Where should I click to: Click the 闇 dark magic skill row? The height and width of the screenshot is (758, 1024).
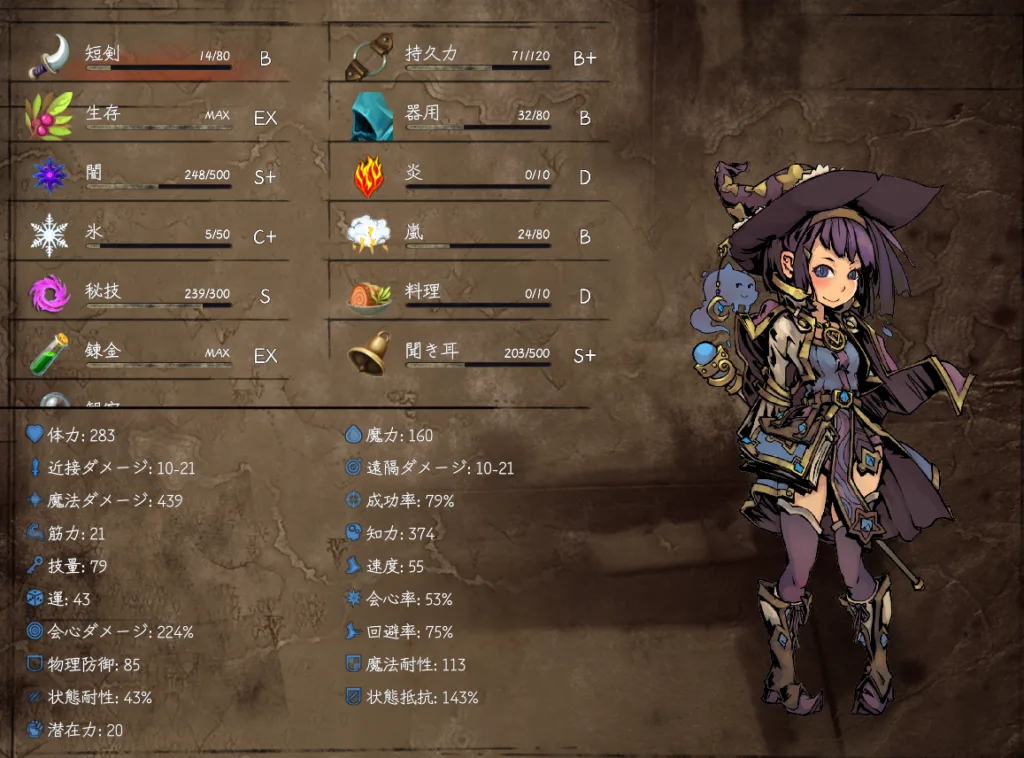click(150, 176)
